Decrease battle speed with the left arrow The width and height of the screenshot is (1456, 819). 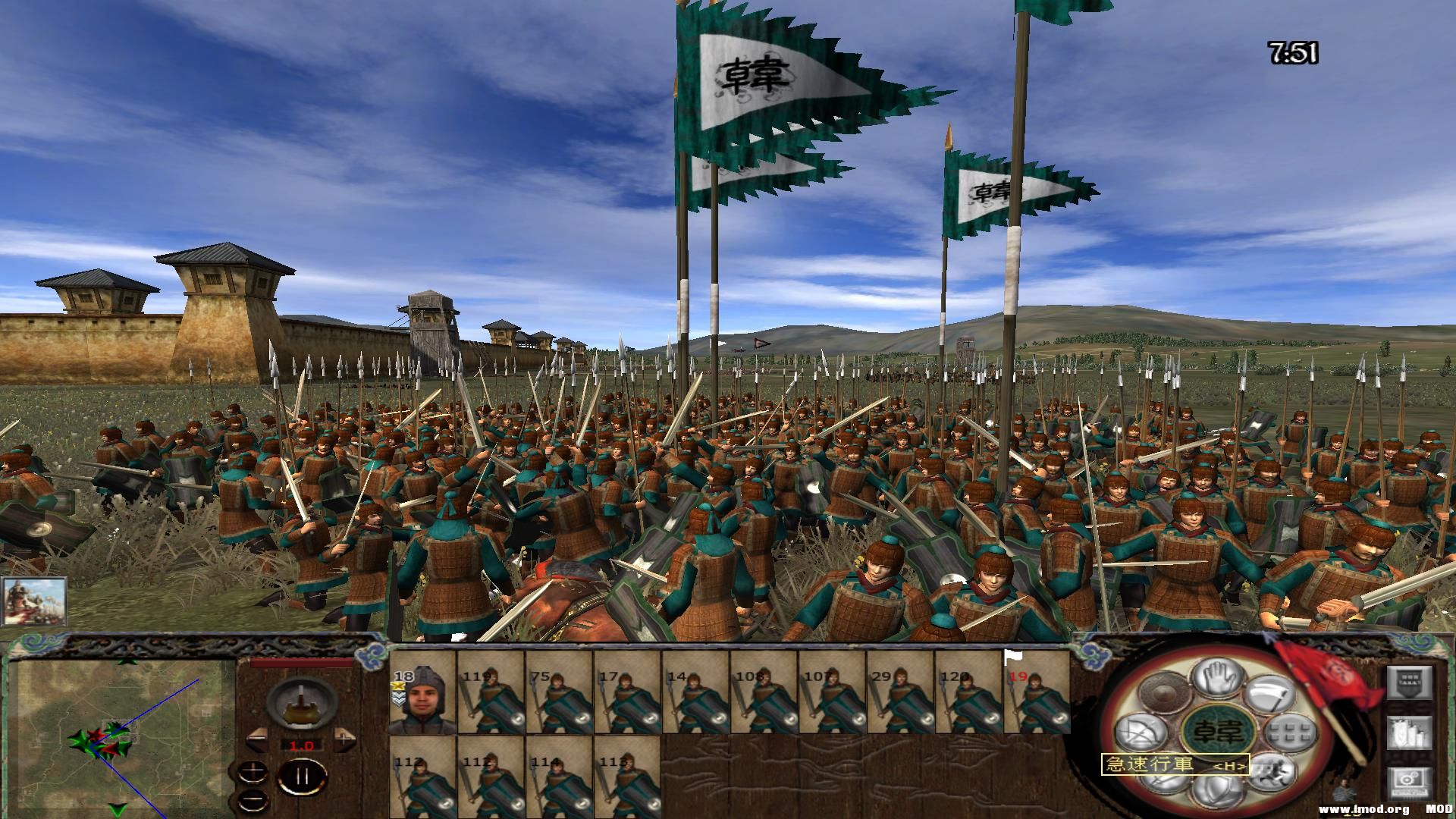point(257,738)
